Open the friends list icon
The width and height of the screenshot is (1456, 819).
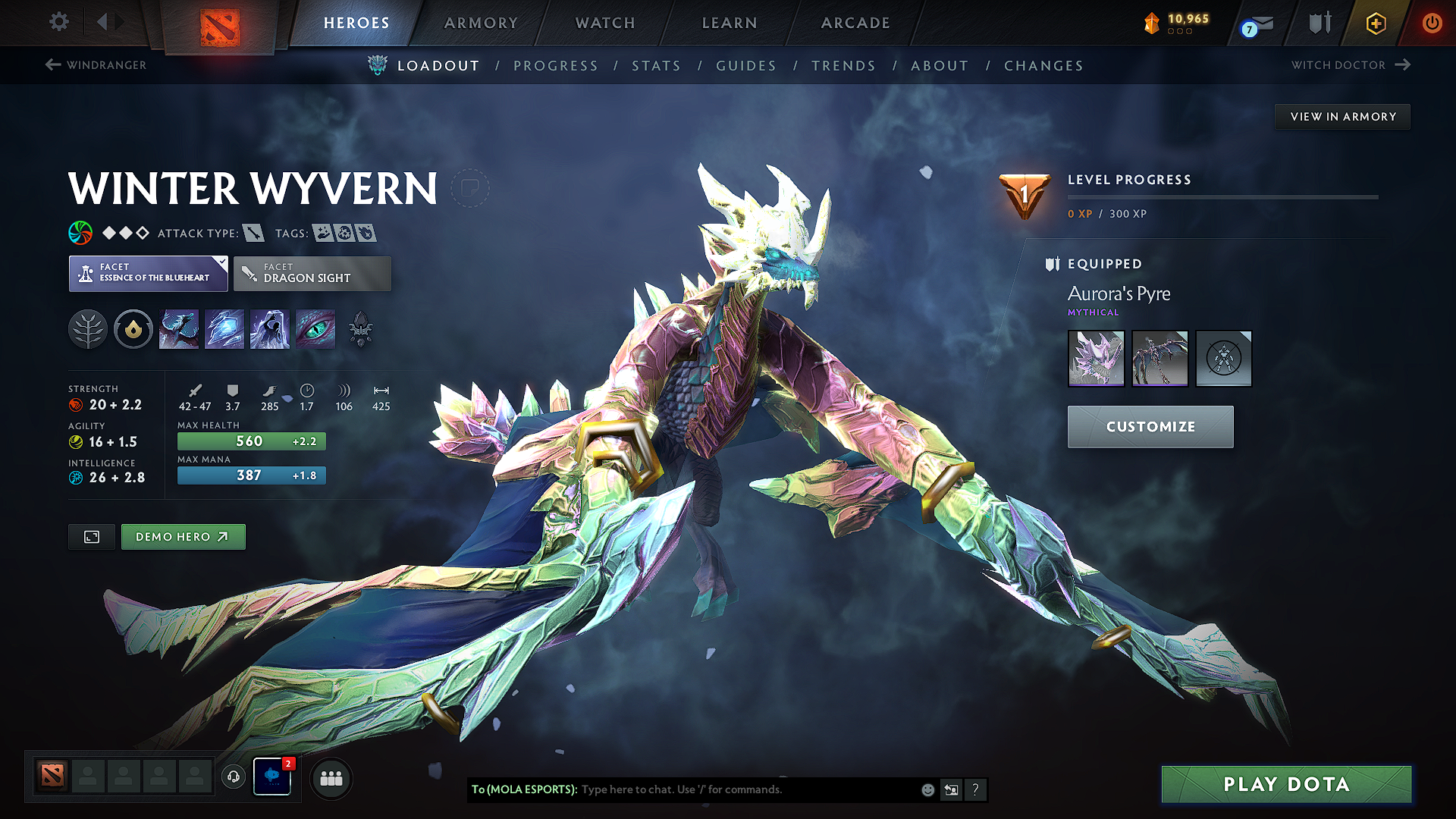pos(331,777)
